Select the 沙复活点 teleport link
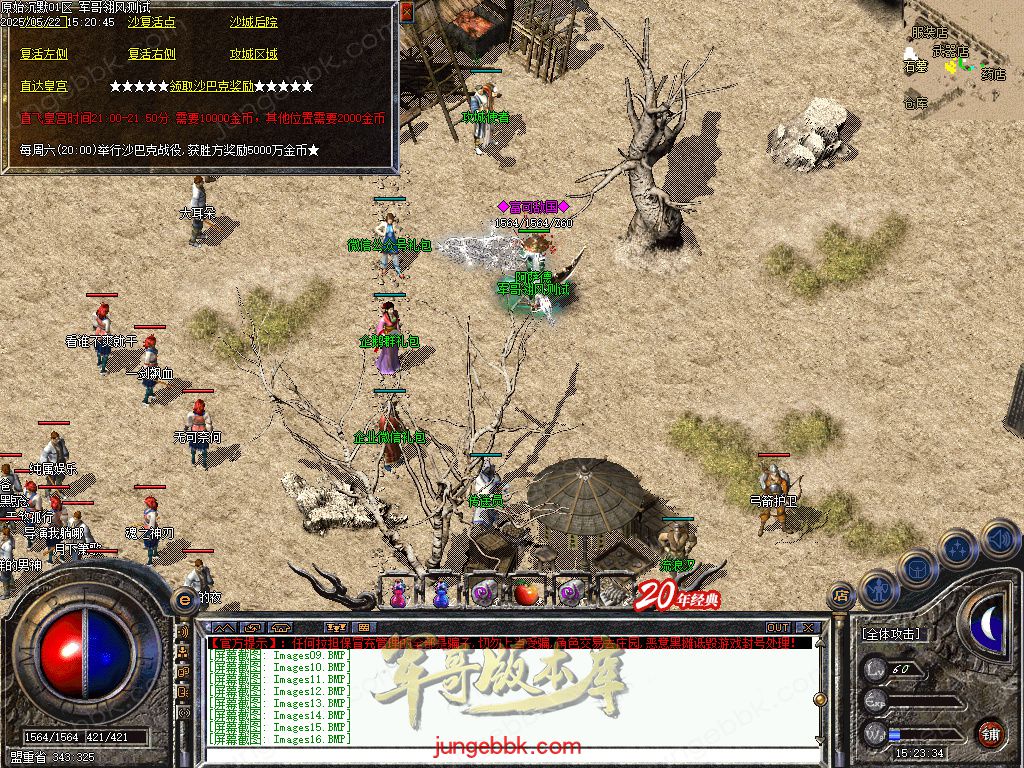This screenshot has width=1024, height=768. (x=152, y=22)
